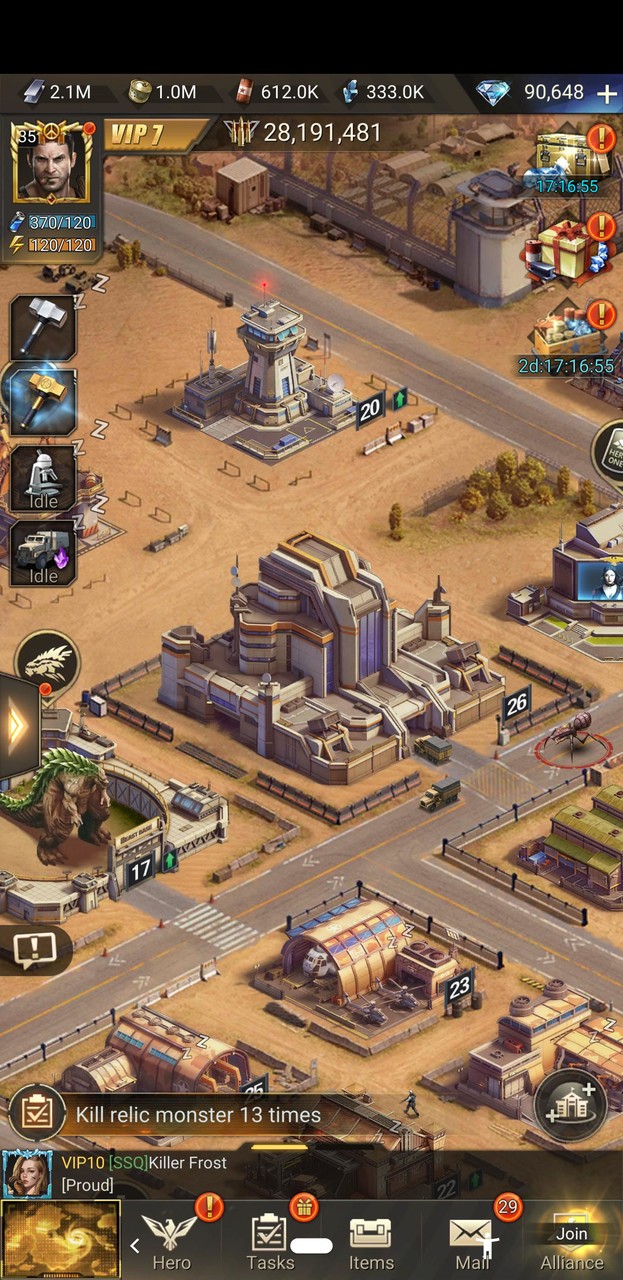Open the world map thumbnail
623x1280 pixels.
click(x=61, y=1240)
